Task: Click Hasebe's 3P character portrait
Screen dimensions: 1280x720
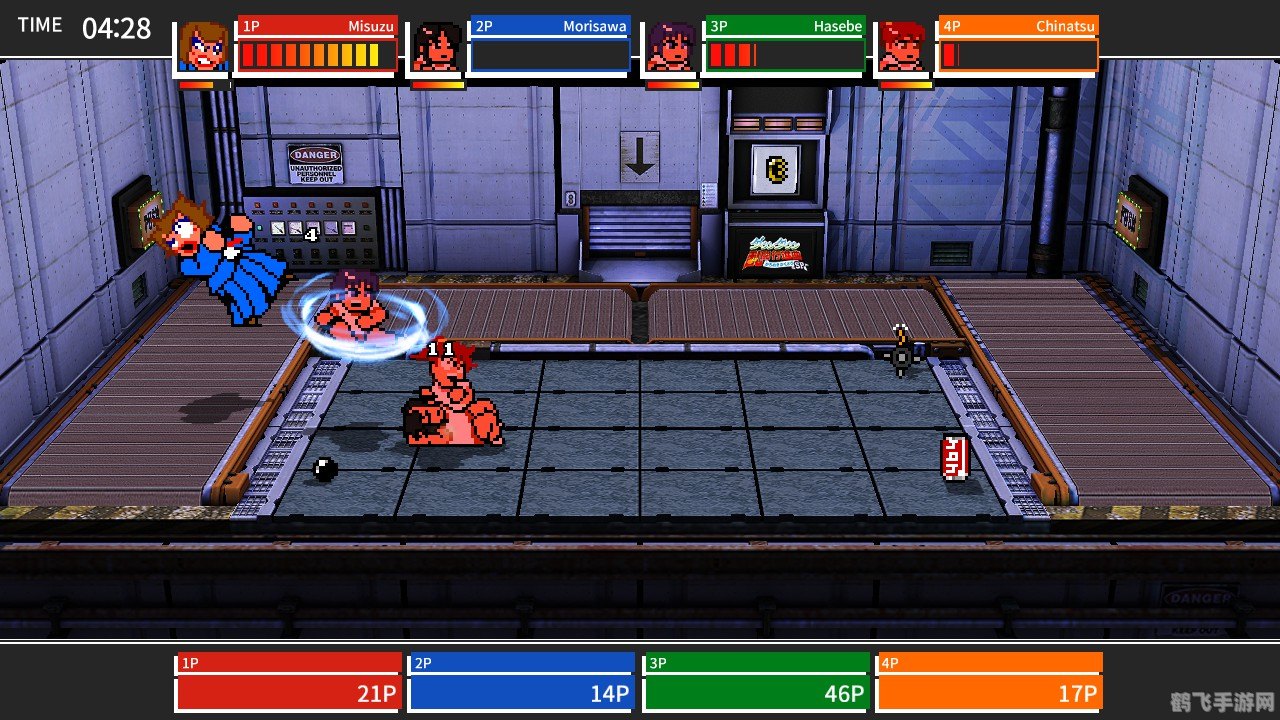Action: (671, 47)
